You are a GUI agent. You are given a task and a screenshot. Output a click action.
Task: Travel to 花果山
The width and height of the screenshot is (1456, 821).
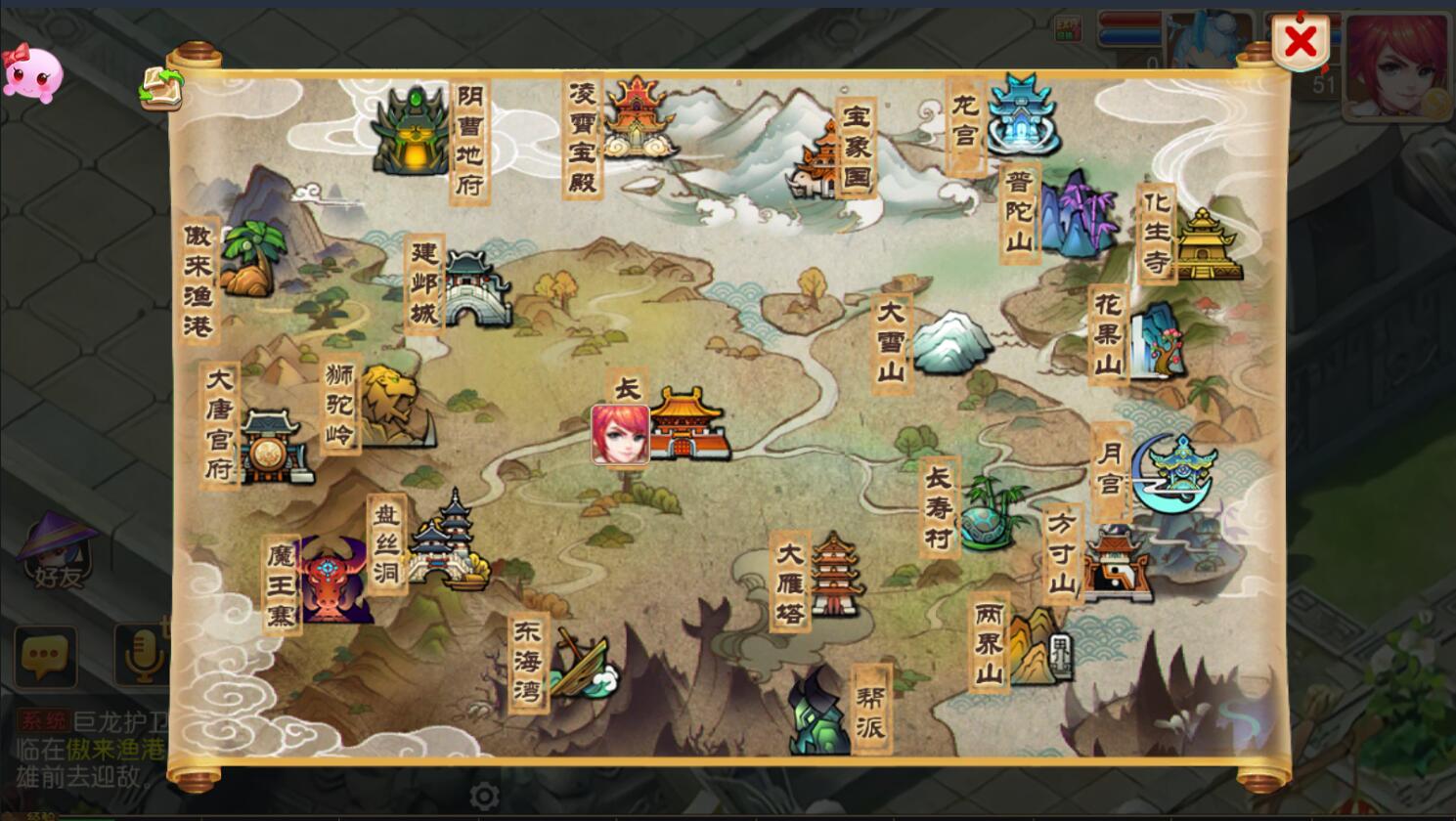(1157, 341)
